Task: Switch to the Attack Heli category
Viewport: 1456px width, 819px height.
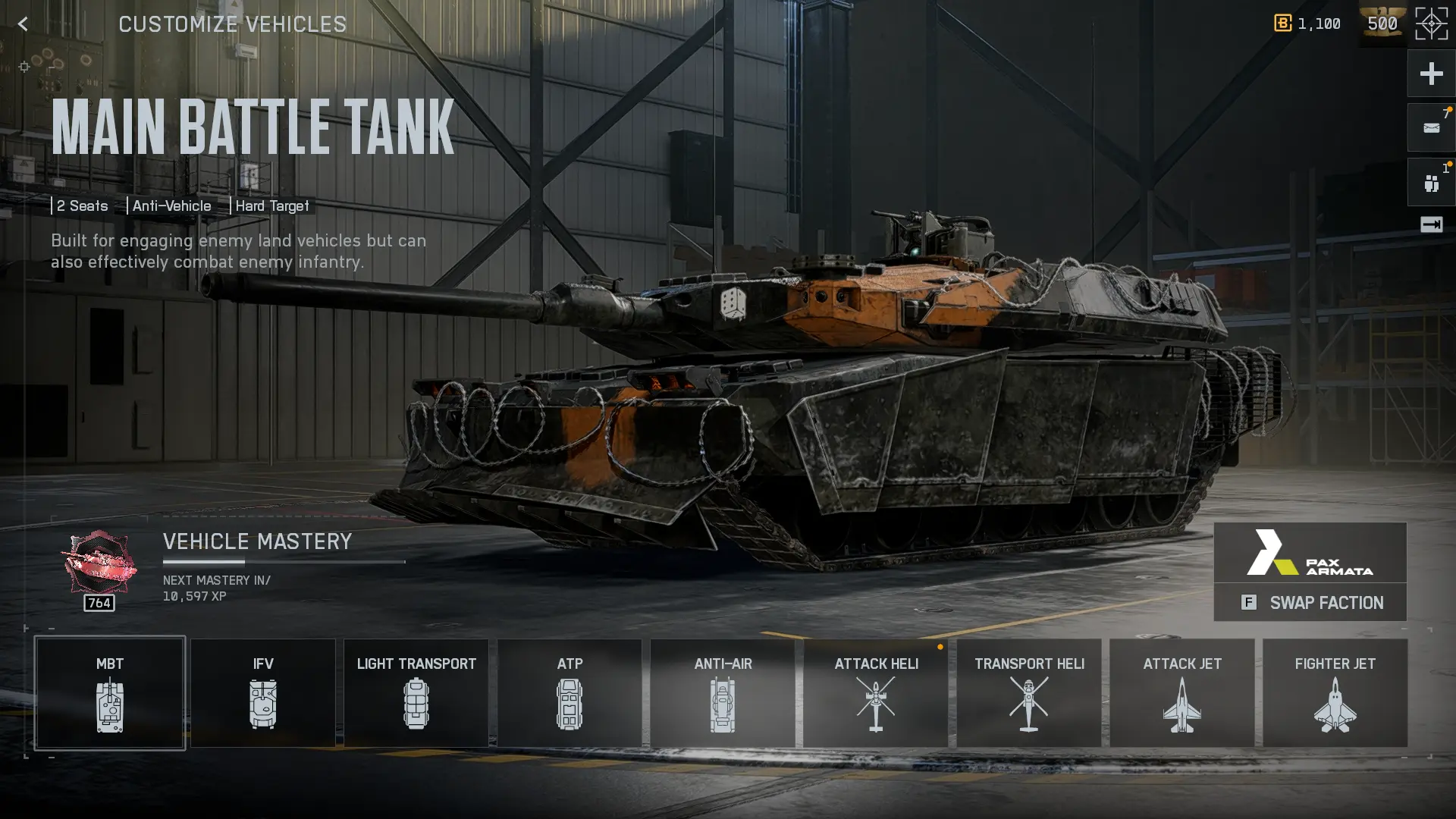Action: coord(876,693)
